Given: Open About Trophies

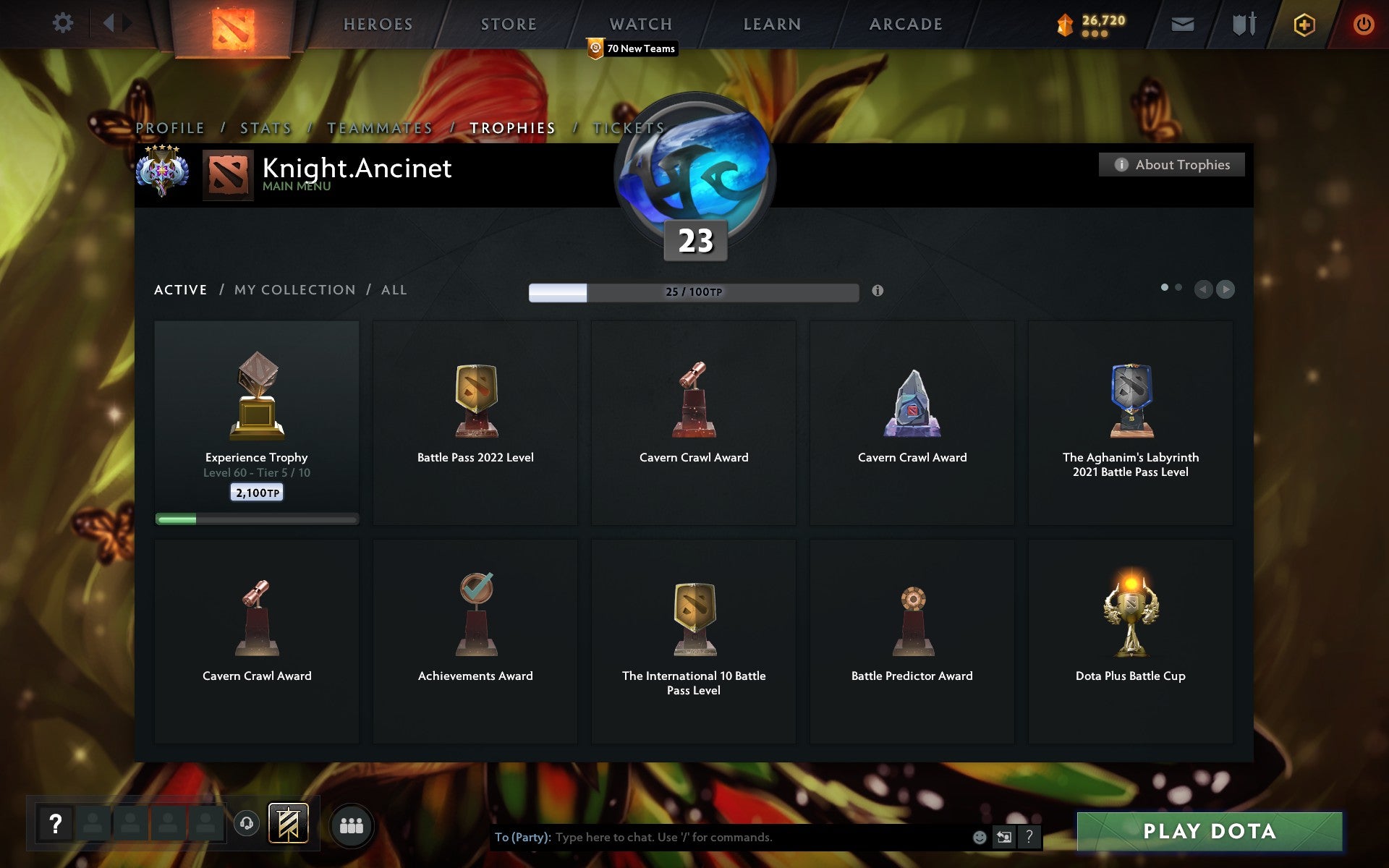Looking at the screenshot, I should (x=1172, y=164).
